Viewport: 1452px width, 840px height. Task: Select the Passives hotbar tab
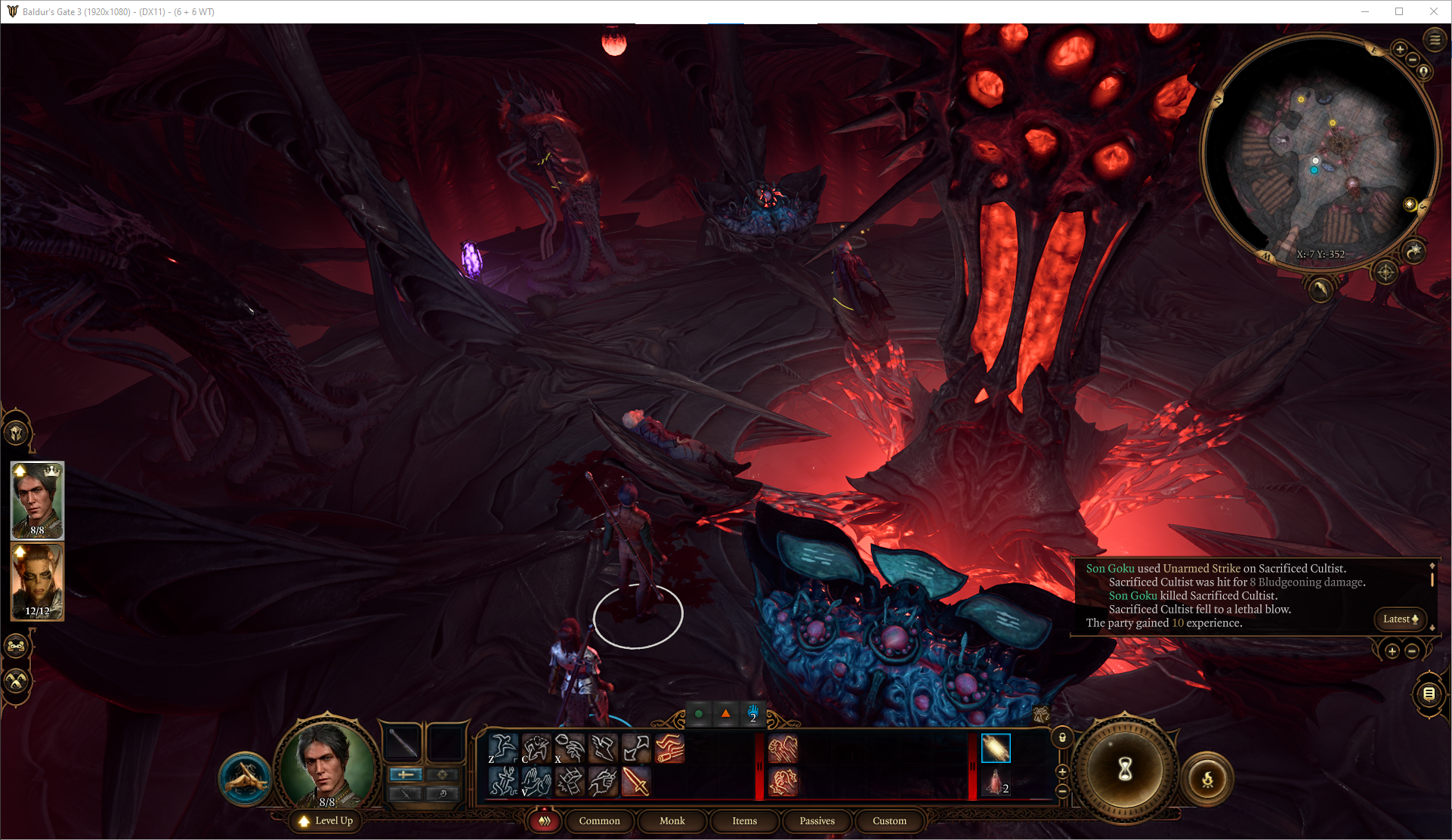tap(817, 820)
